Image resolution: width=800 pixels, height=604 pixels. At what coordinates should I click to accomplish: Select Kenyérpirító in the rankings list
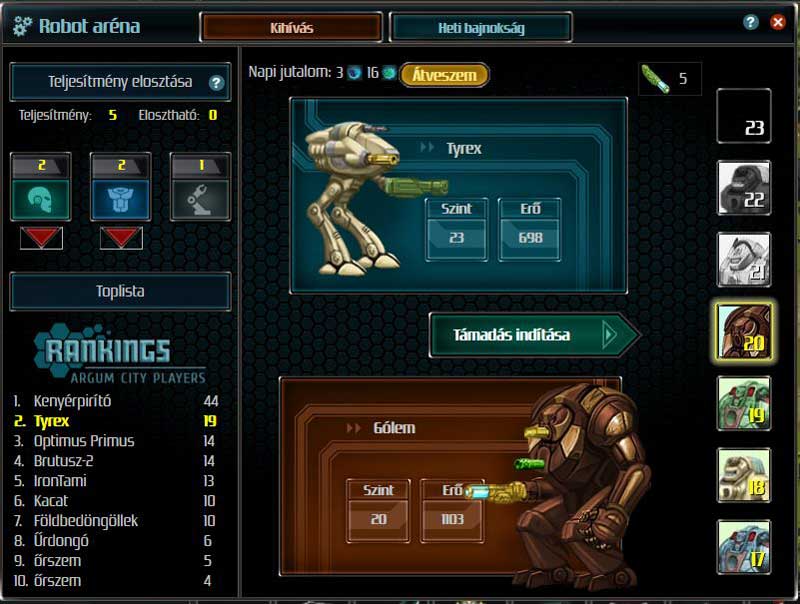(x=72, y=401)
